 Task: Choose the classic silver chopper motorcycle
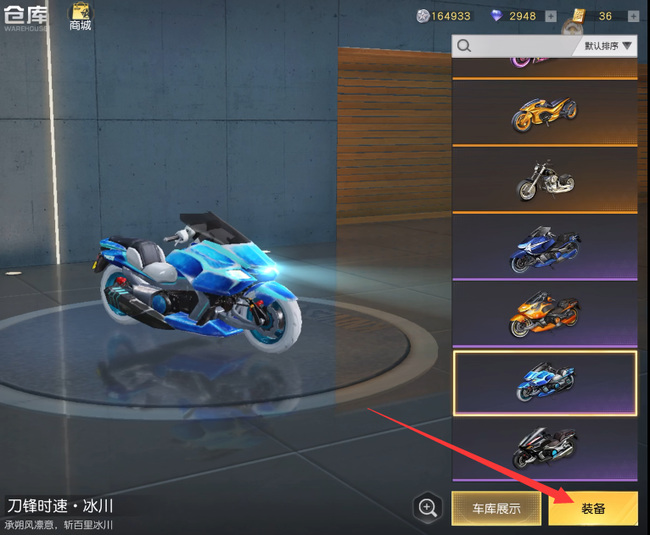coord(544,180)
